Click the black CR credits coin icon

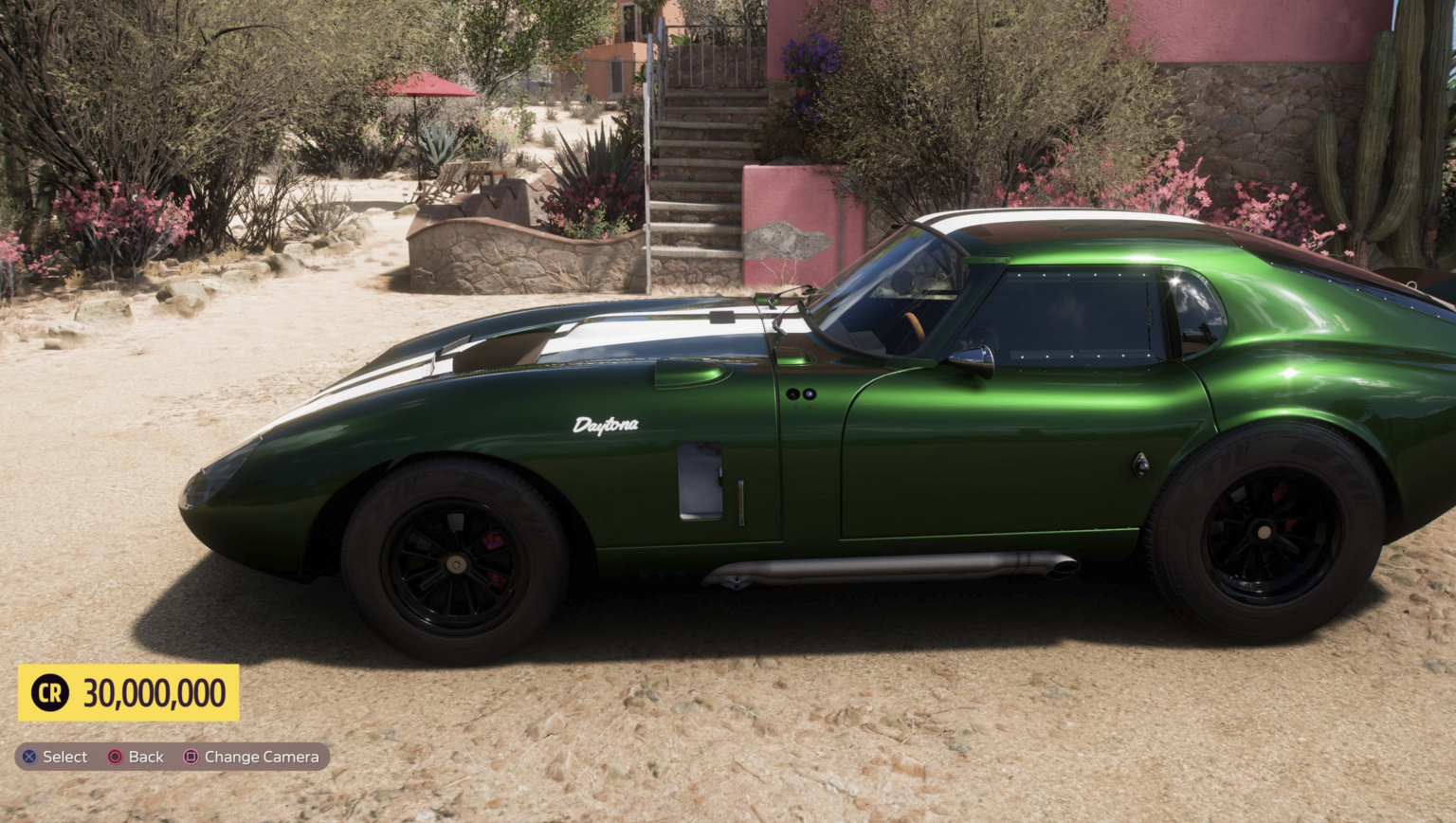tap(49, 693)
